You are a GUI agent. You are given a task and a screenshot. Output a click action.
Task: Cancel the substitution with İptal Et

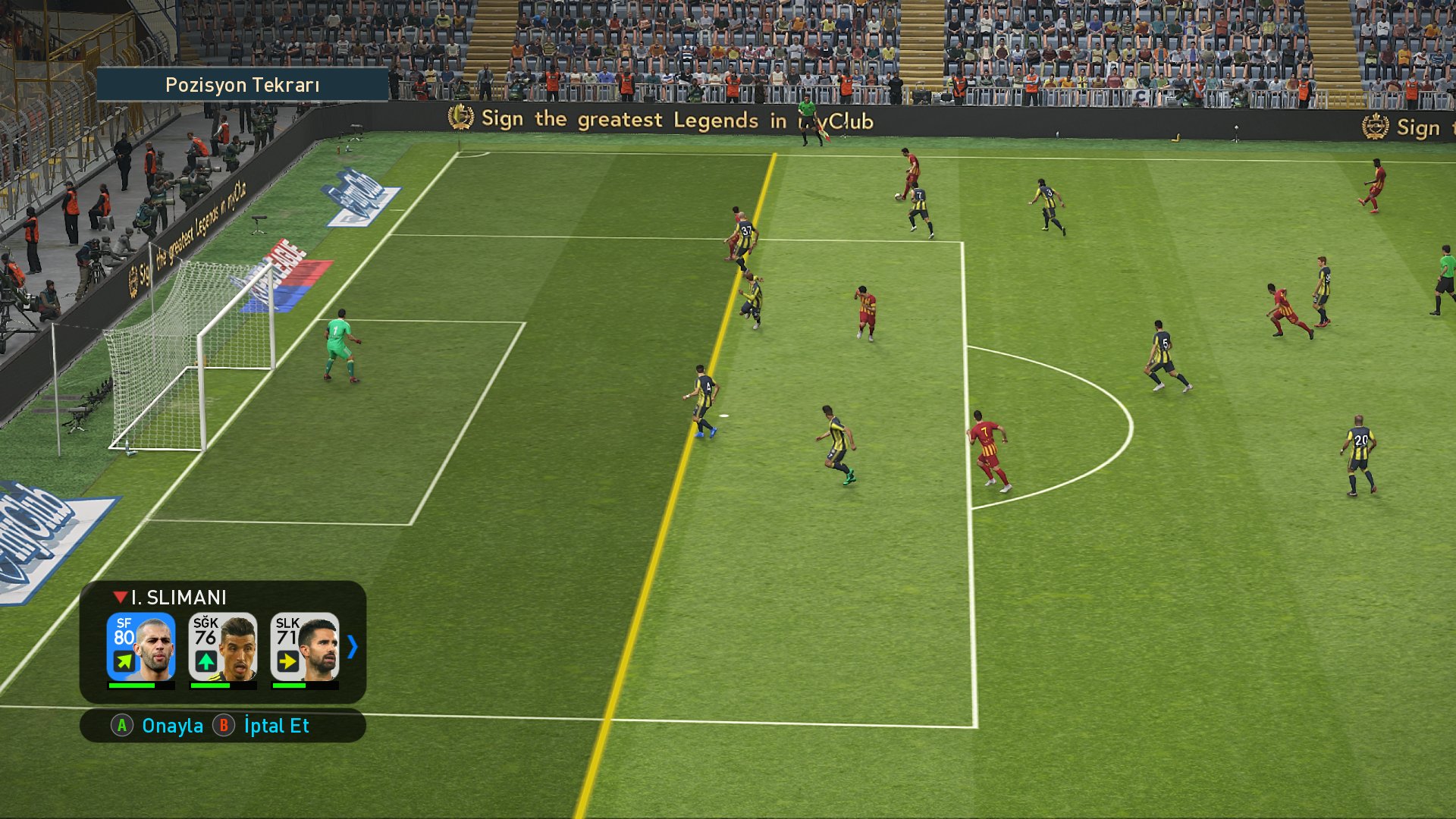click(275, 726)
